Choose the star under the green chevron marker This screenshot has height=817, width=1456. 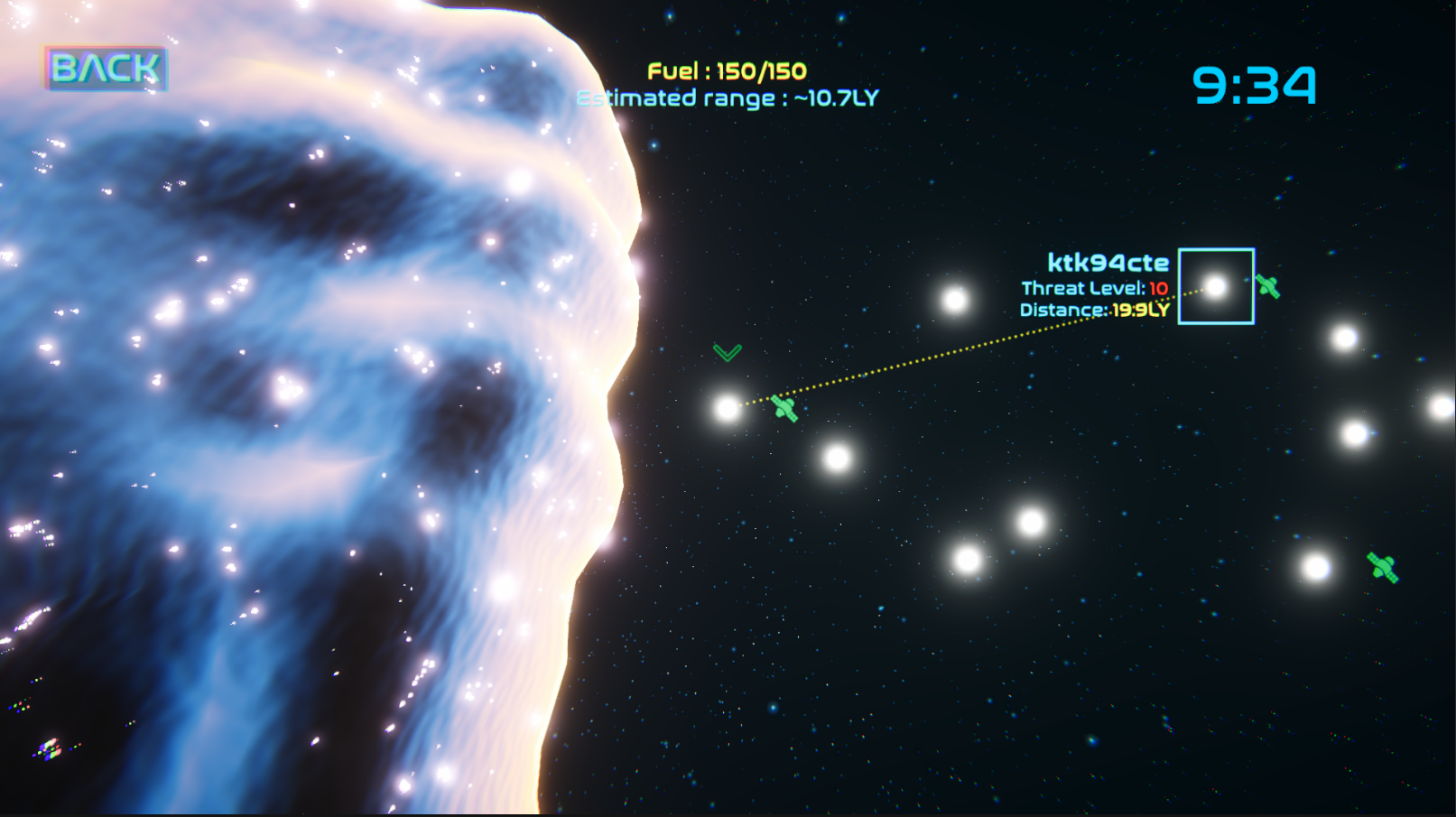[728, 409]
